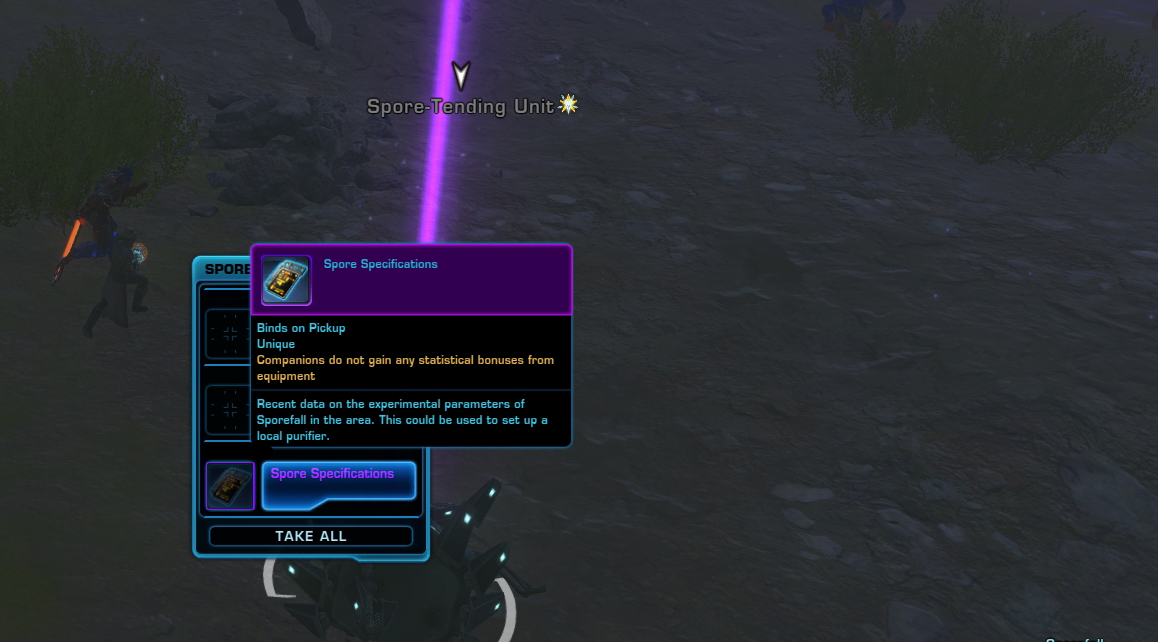Take all items from the loot window
Viewport: 1158px width, 642px height.
[310, 536]
